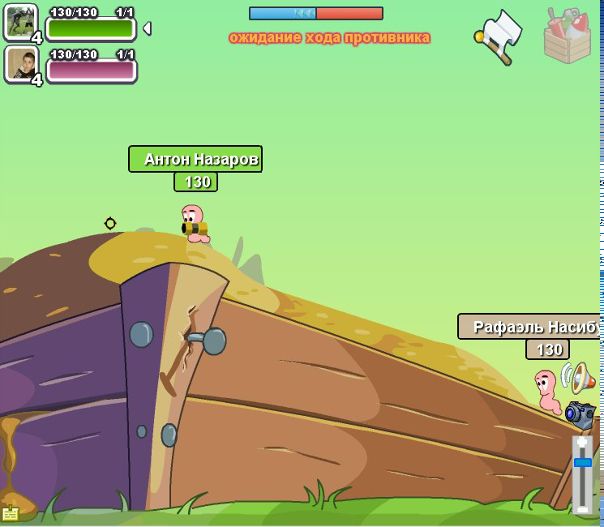Click the blue zoom slider handle
Viewport: 604px width, 527px height.
pos(582,462)
